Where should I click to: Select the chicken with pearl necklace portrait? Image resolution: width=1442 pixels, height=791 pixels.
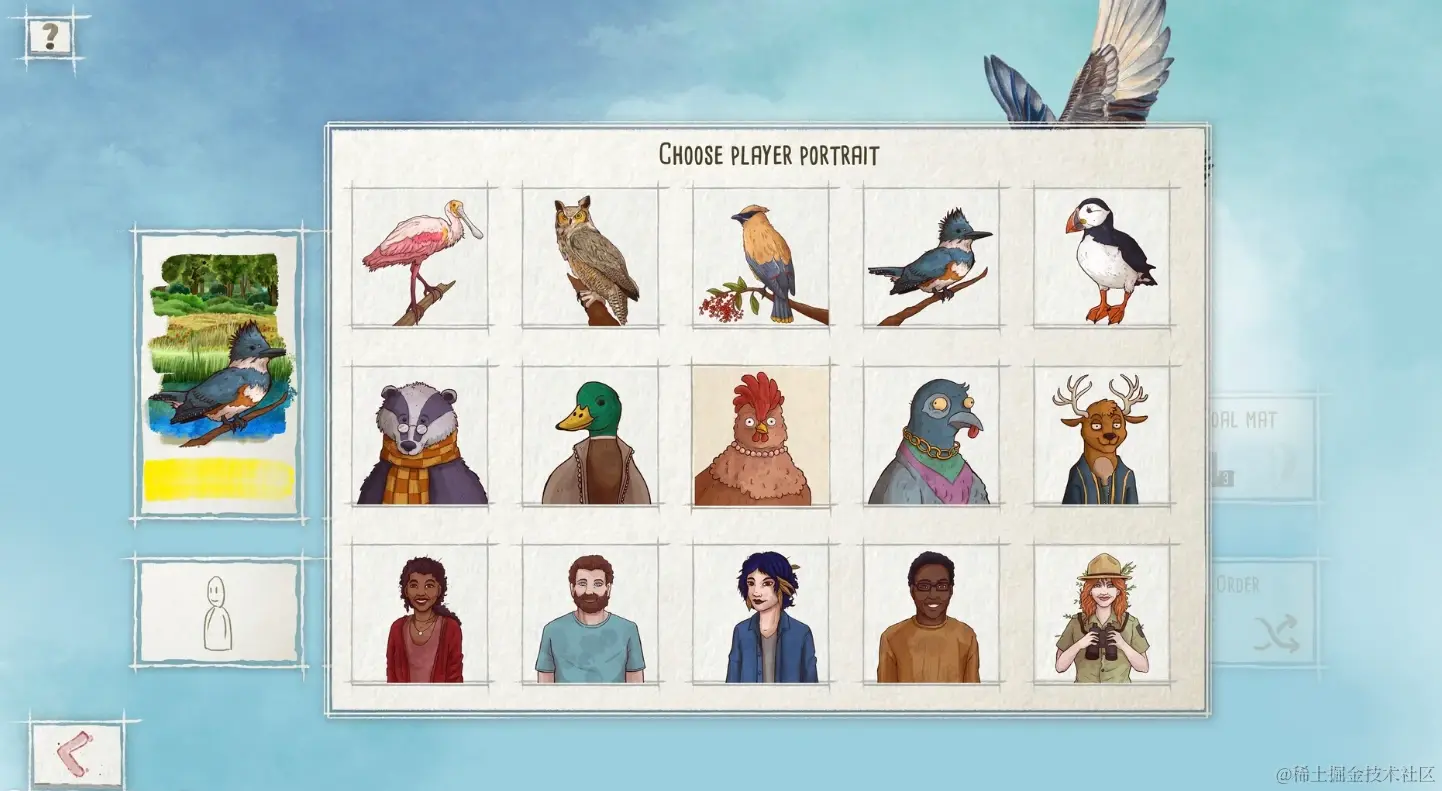[762, 436]
